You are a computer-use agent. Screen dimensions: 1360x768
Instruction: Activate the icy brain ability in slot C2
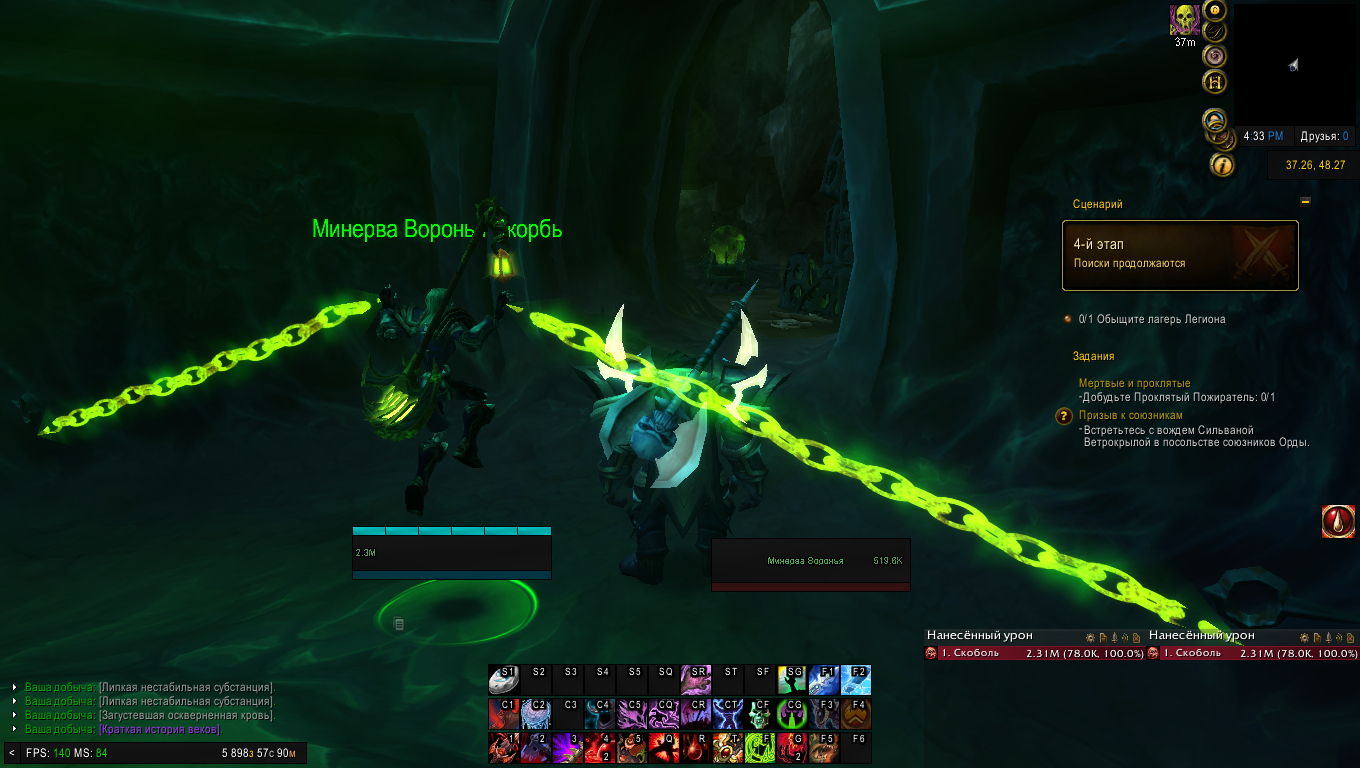coord(535,713)
